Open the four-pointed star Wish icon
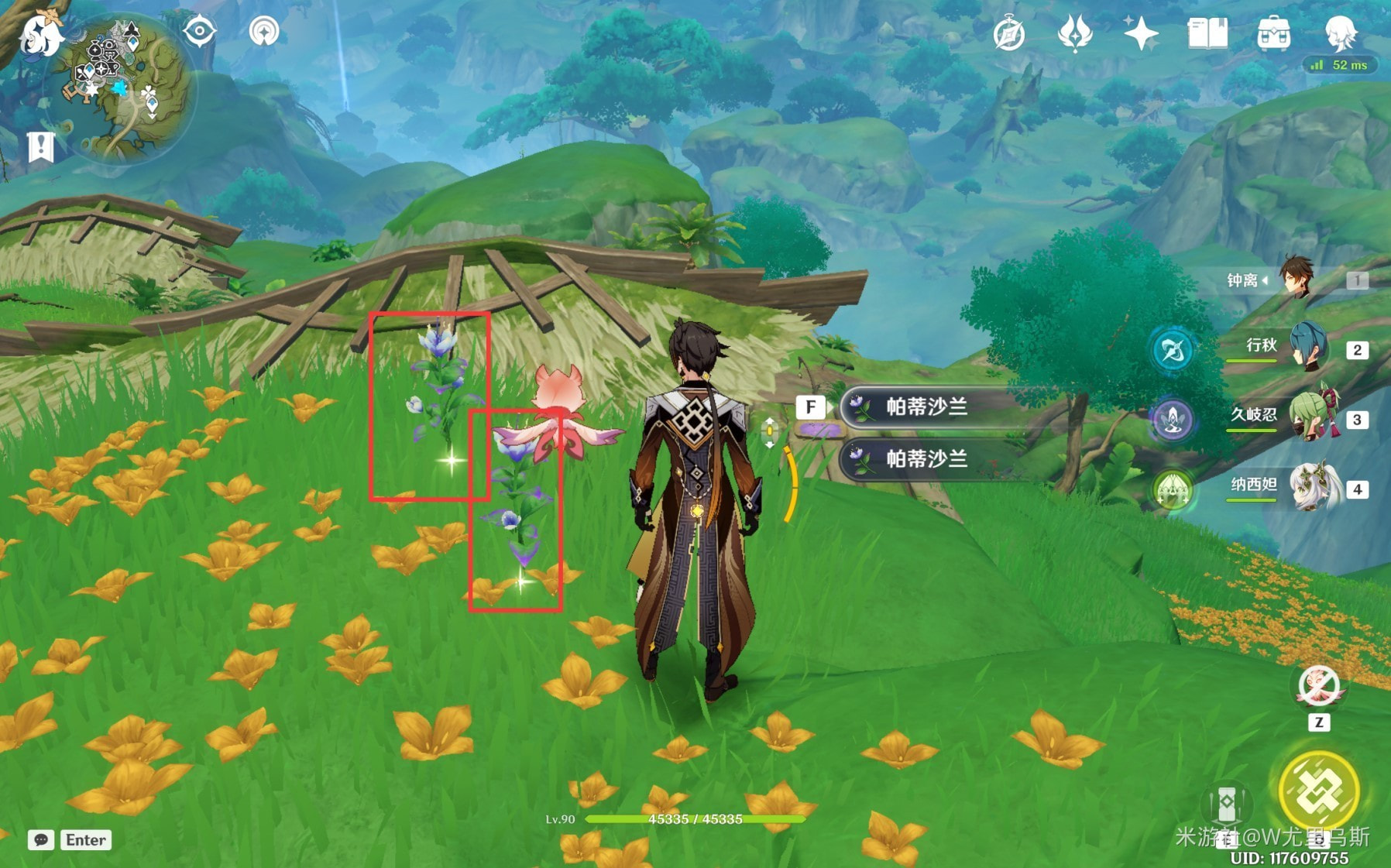The width and height of the screenshot is (1391, 868). 1141,34
